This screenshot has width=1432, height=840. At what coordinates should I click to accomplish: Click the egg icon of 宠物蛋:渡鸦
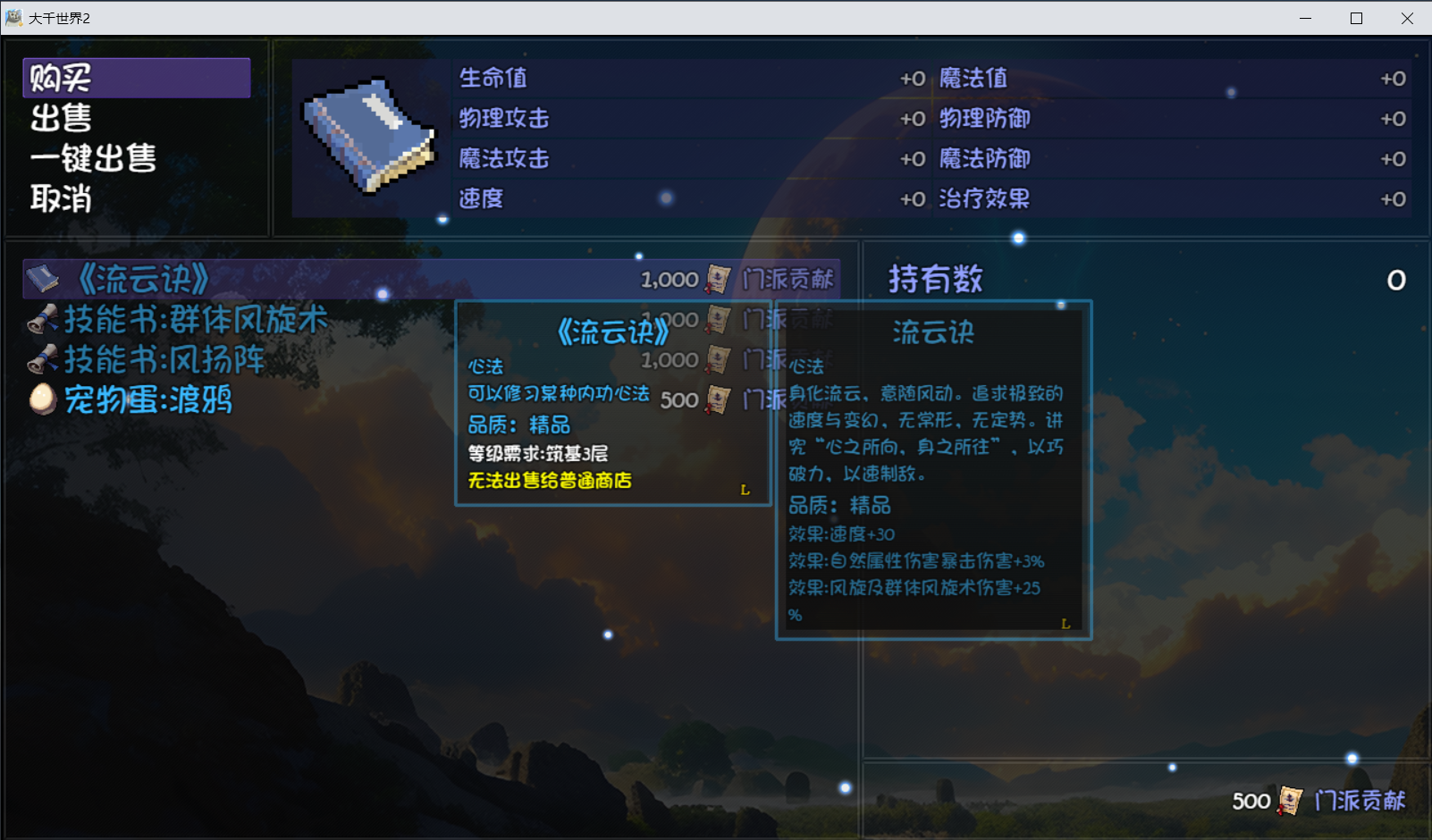(43, 401)
